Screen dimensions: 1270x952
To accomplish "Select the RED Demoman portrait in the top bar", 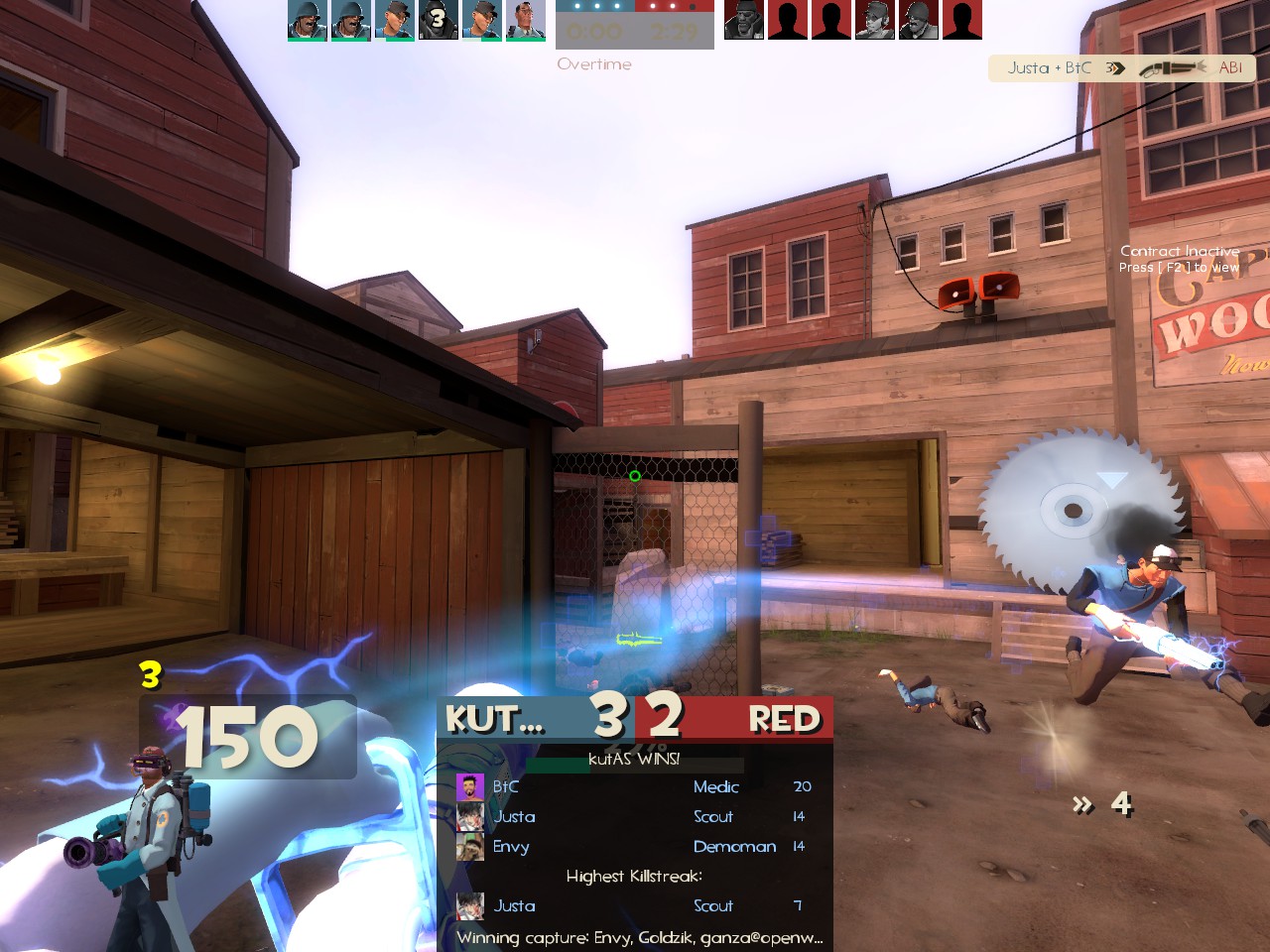I will (744, 20).
